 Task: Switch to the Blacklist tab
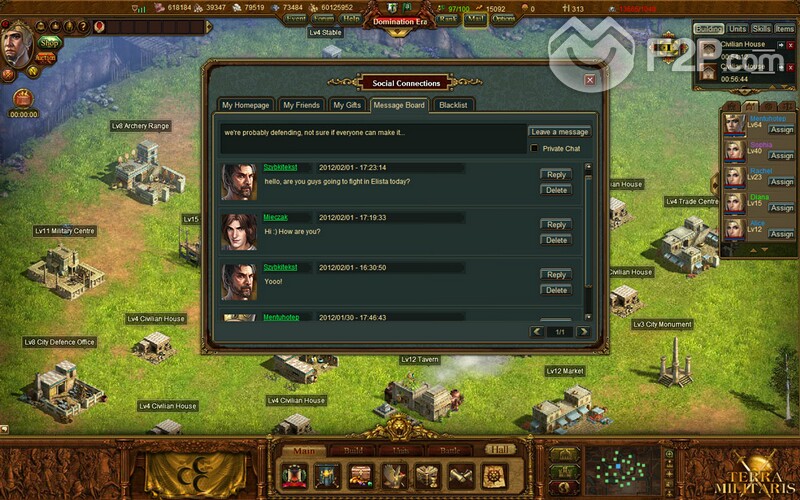click(453, 104)
